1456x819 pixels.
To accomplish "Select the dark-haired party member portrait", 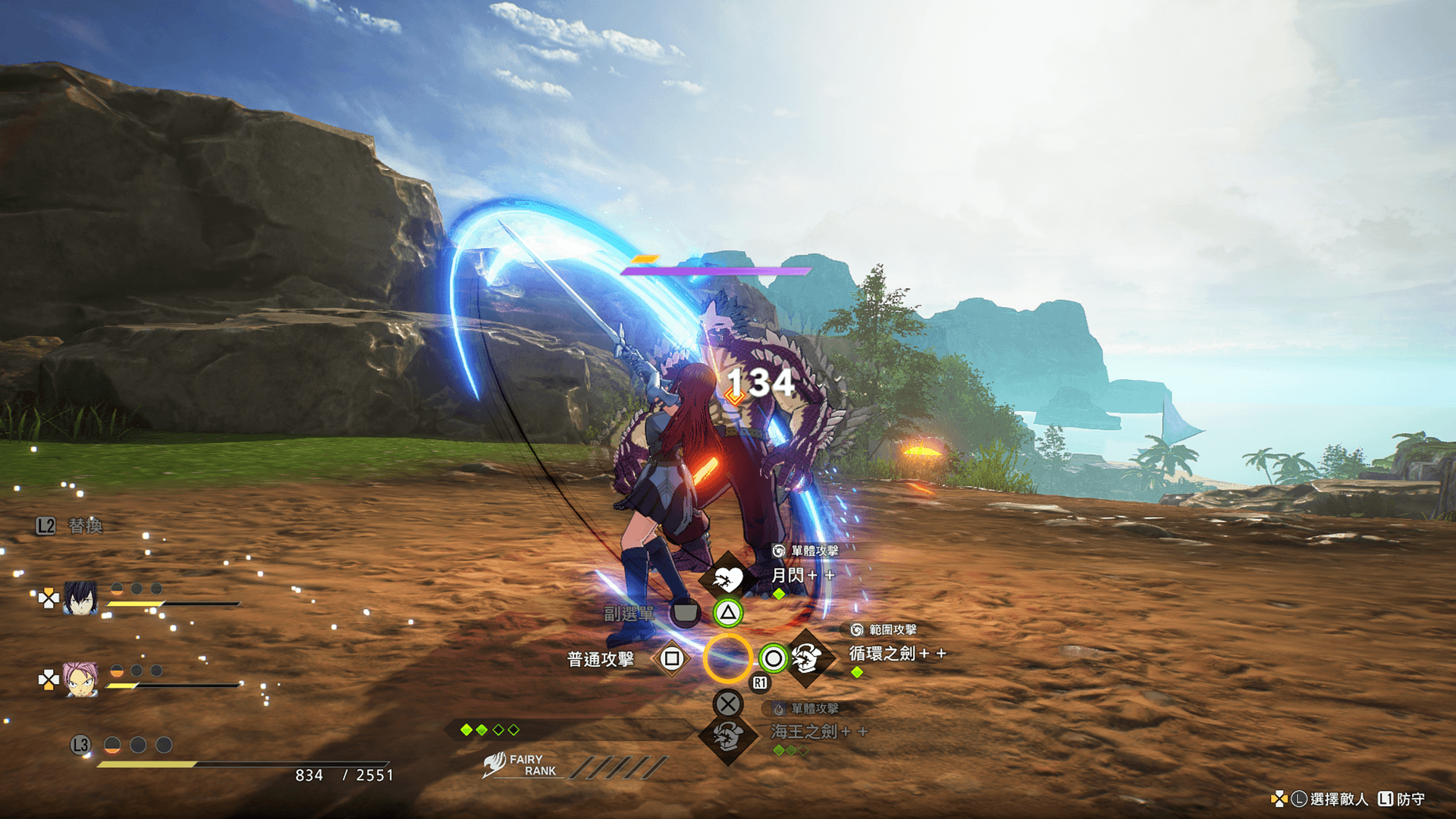I will (80, 598).
